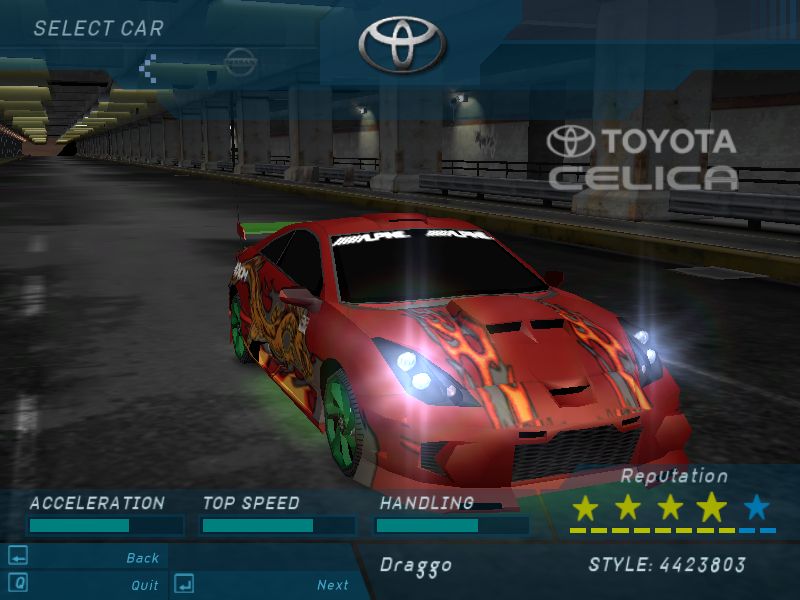800x600 pixels.
Task: Select the Nissan logo in the brand strip
Action: [240, 62]
